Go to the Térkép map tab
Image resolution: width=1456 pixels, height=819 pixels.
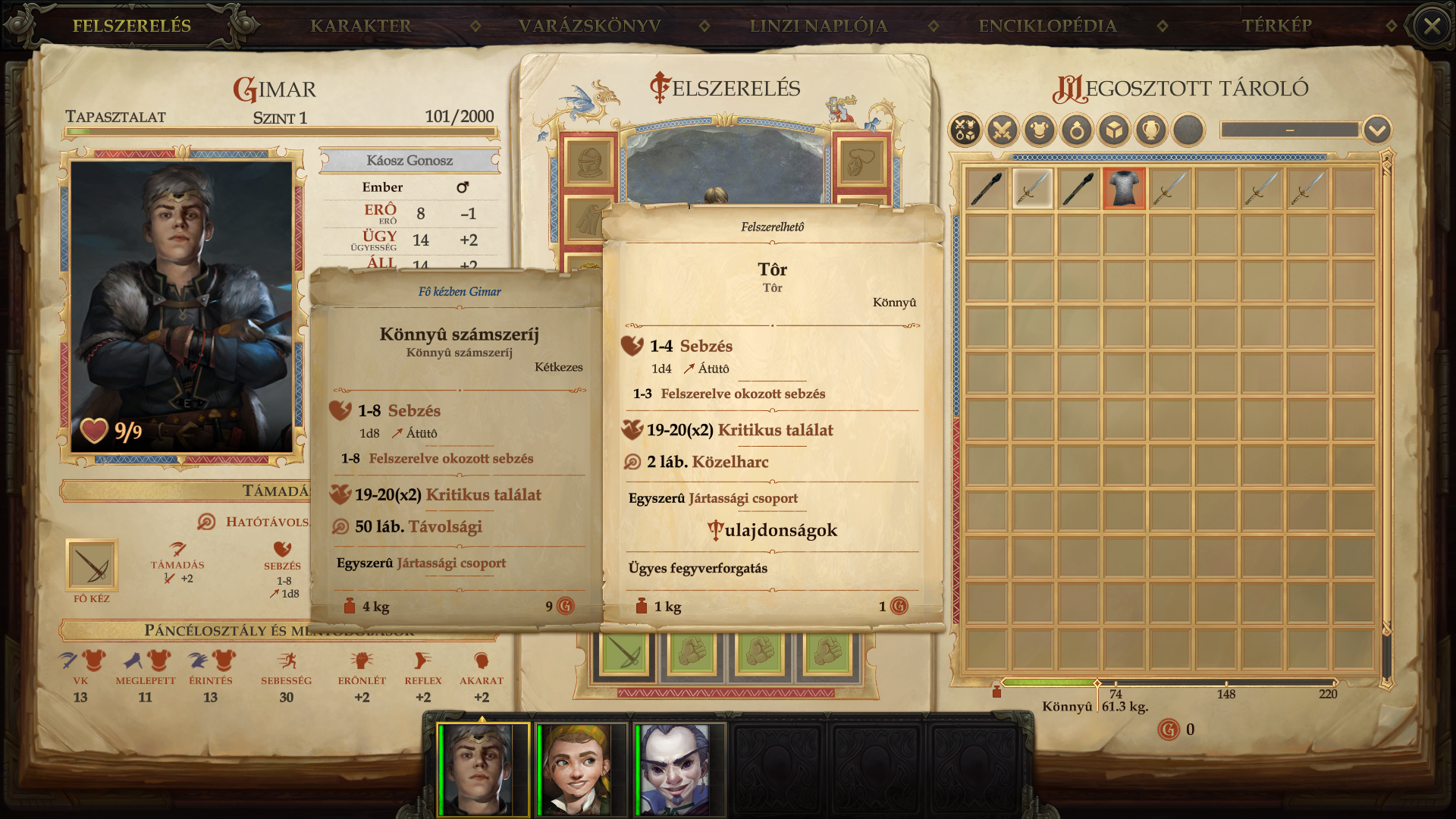point(1276,26)
